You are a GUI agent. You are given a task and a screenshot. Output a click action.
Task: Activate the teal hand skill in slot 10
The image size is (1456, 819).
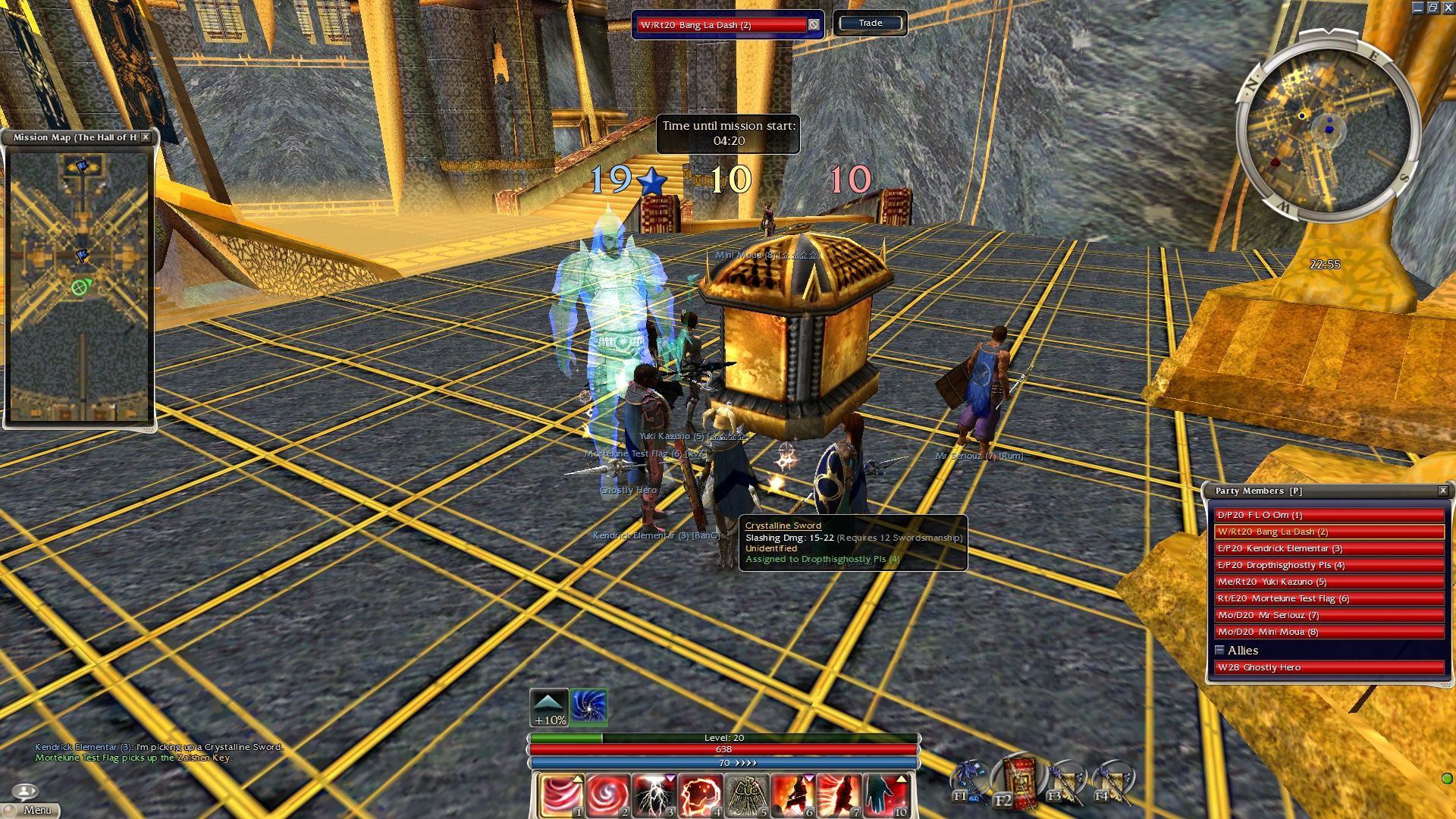click(x=885, y=795)
